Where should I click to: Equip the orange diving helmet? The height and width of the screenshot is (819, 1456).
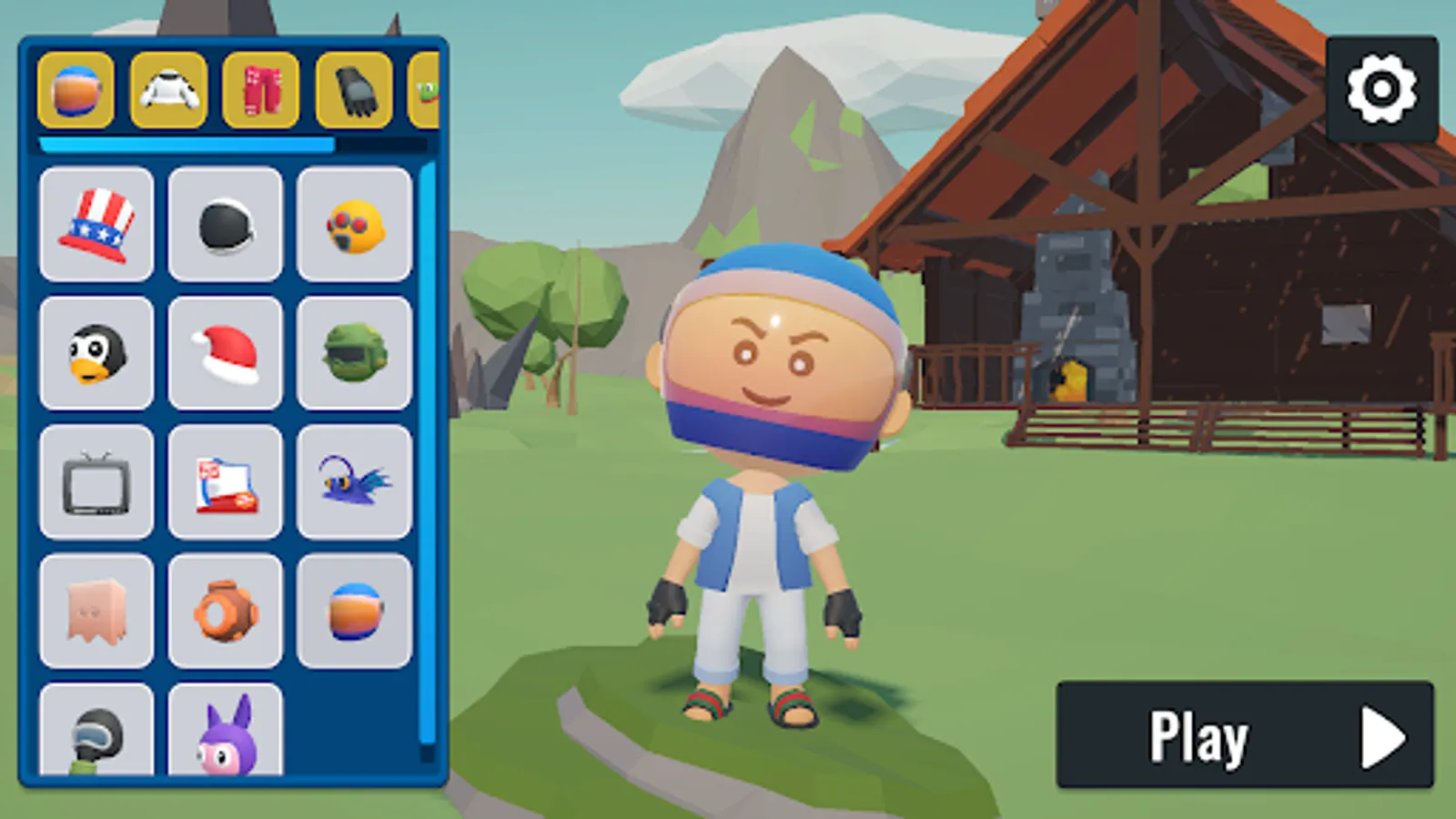pos(225,611)
